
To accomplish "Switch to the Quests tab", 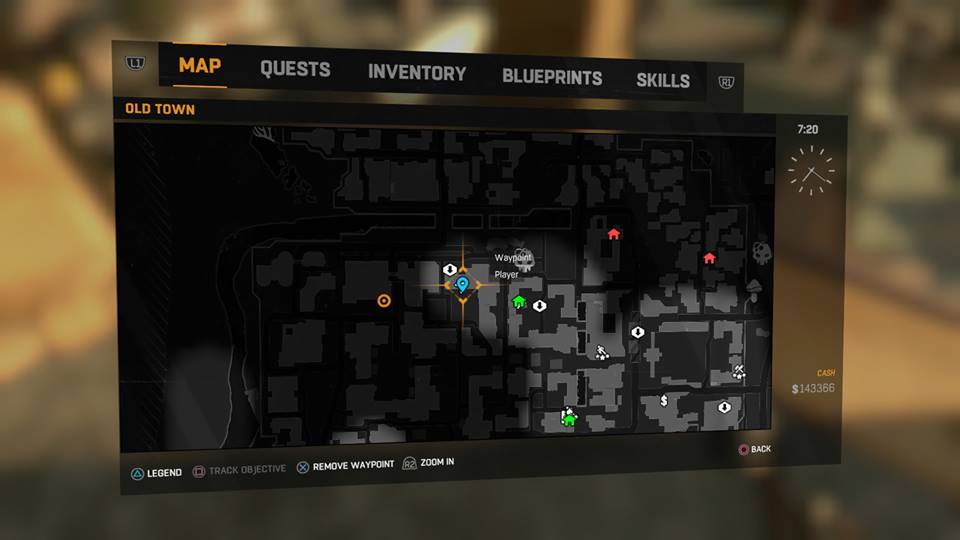I will (x=295, y=70).
